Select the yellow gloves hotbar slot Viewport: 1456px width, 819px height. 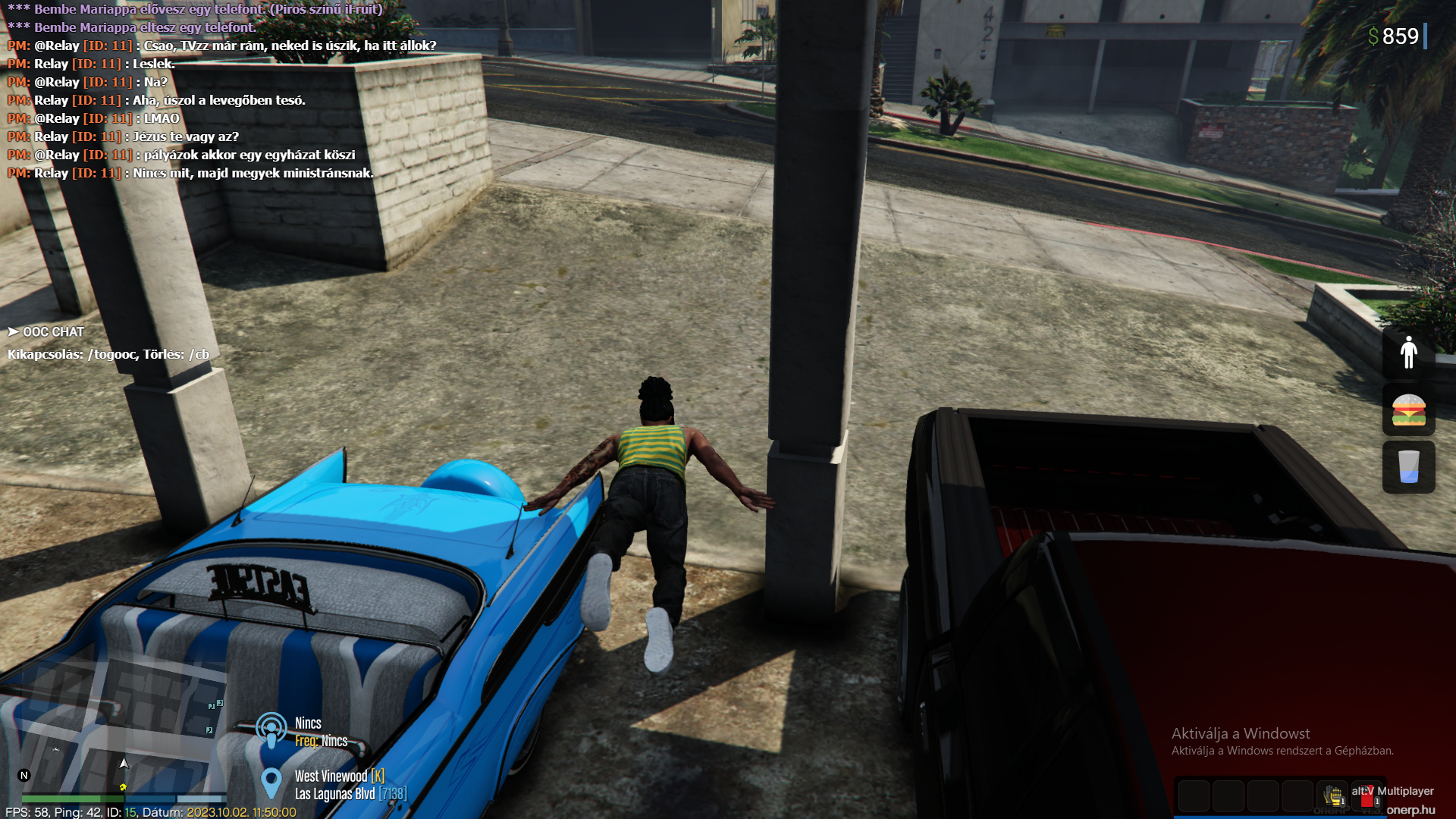tap(1332, 796)
